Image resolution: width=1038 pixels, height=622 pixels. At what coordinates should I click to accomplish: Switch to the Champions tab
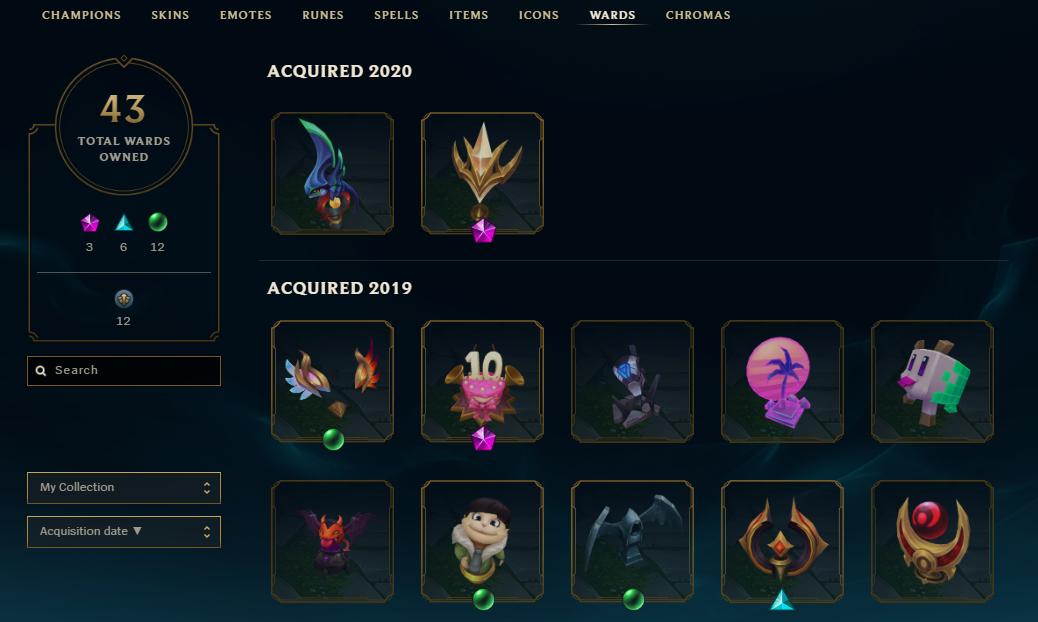click(x=81, y=15)
